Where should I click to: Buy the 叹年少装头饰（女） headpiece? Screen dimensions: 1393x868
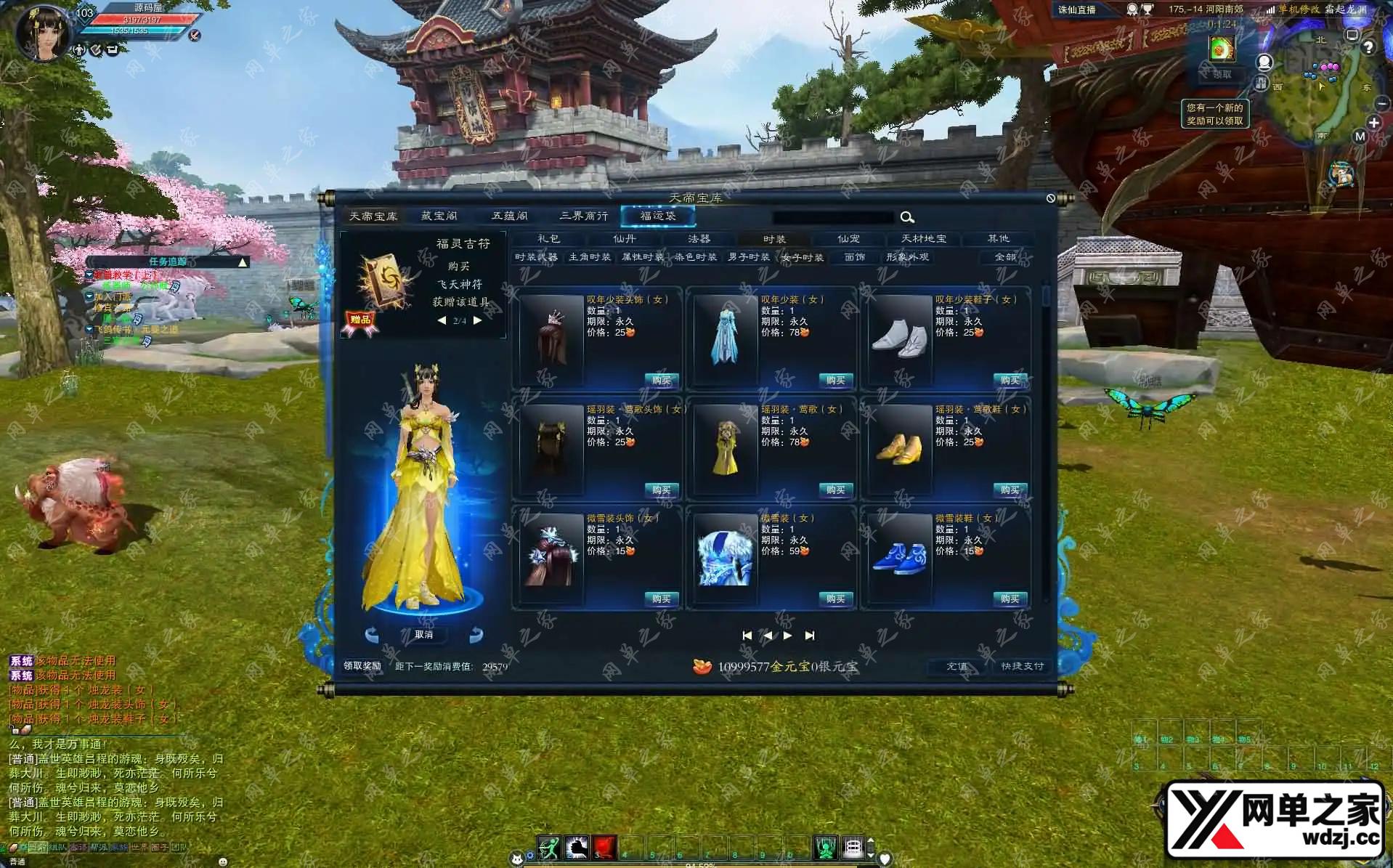661,381
